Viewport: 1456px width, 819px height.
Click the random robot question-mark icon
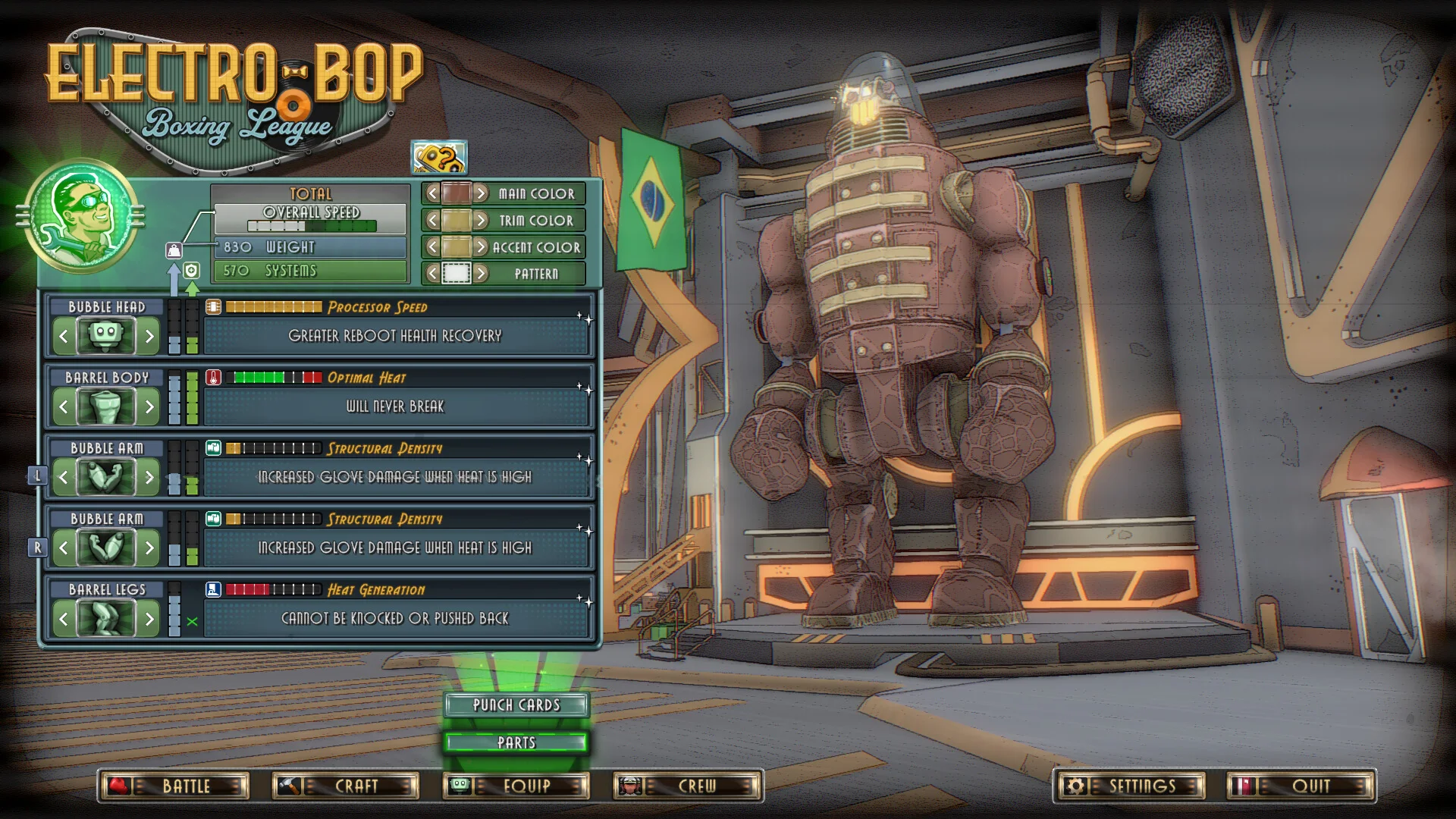[439, 158]
